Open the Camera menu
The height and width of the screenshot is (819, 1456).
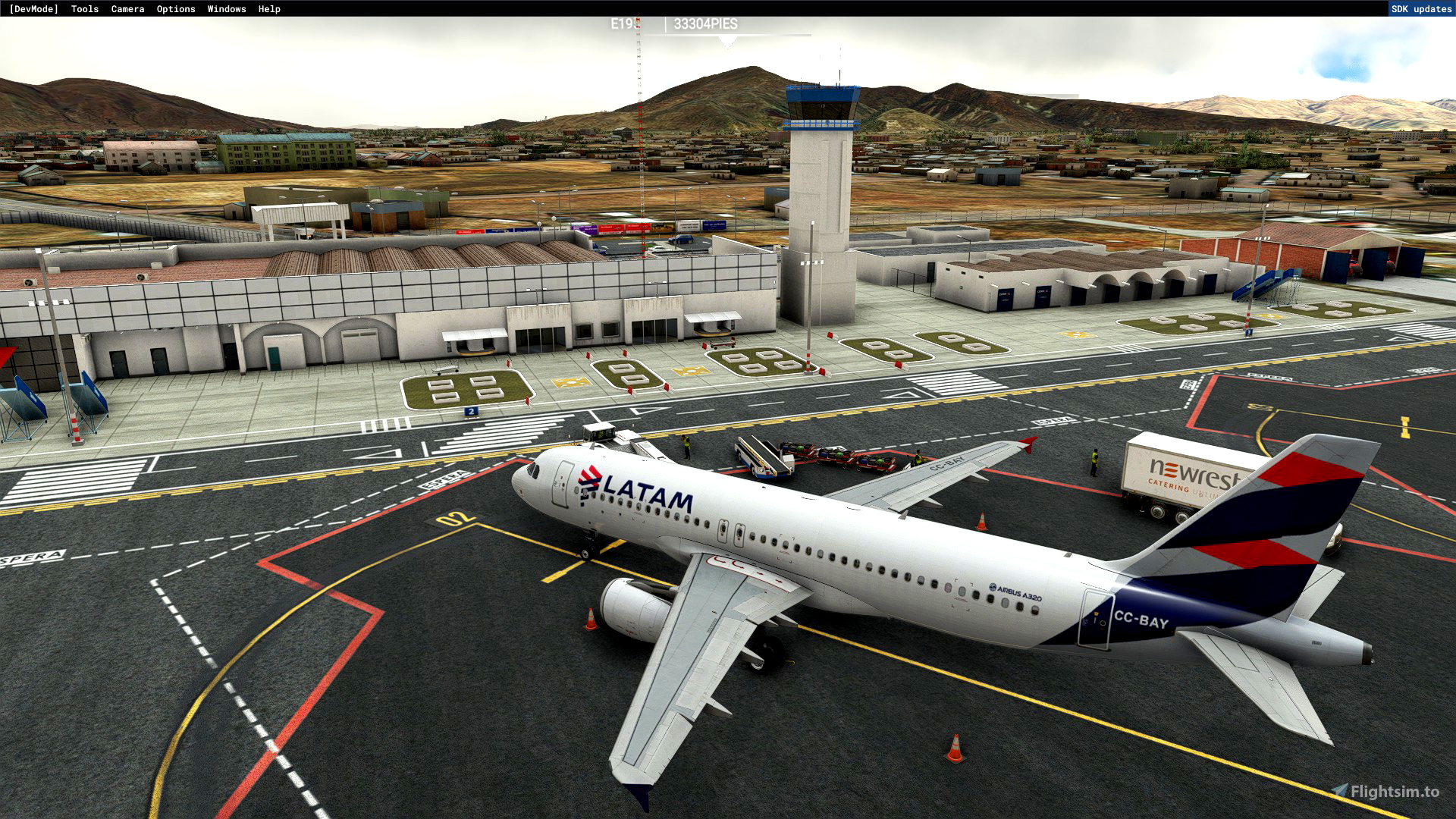pyautogui.click(x=127, y=8)
